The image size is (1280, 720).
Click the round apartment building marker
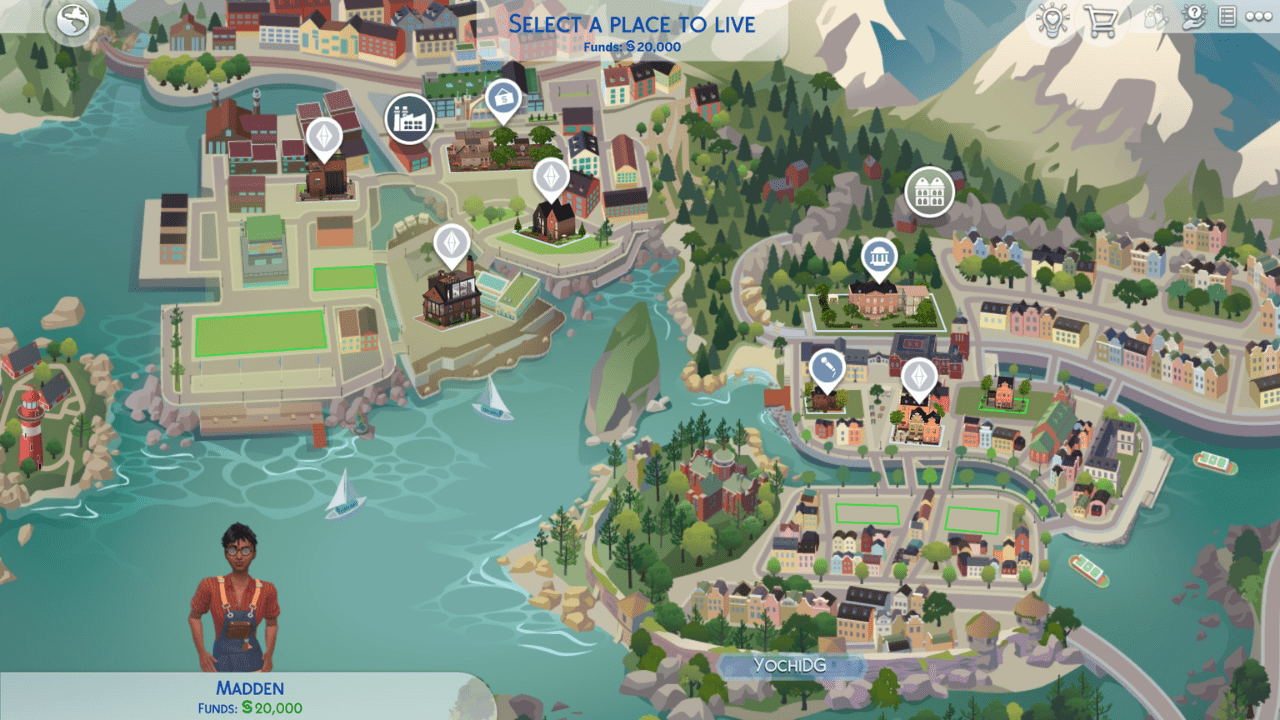(929, 191)
